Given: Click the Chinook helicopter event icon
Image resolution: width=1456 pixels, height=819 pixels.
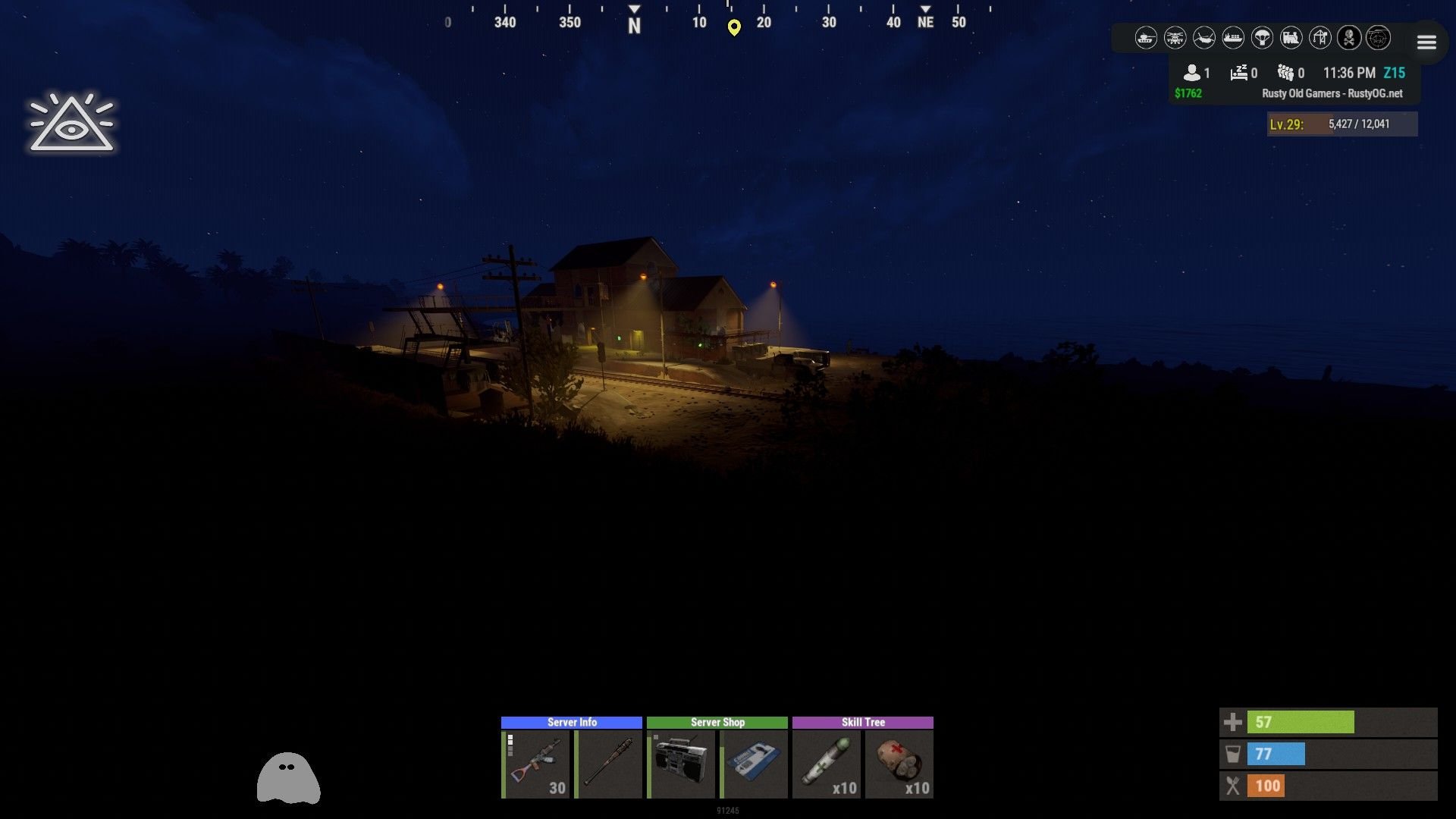Looking at the screenshot, I should coord(1203,37).
